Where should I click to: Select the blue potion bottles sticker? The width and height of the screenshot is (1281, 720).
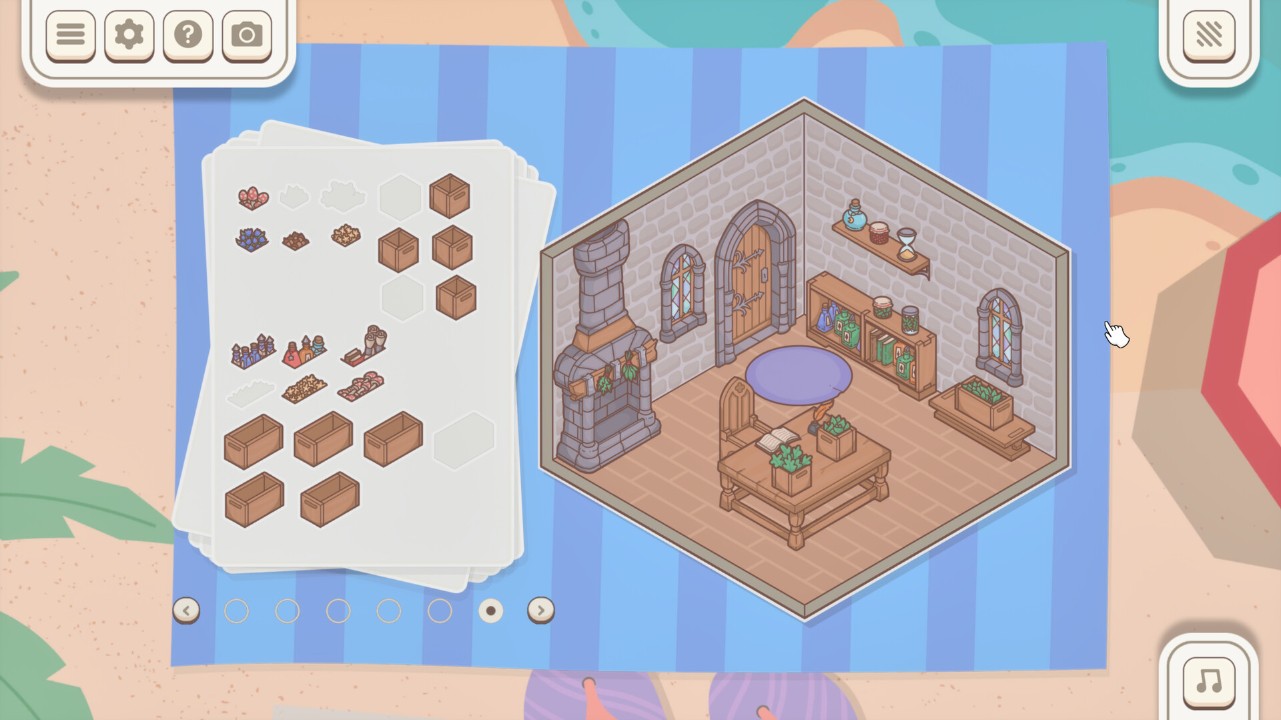[253, 351]
